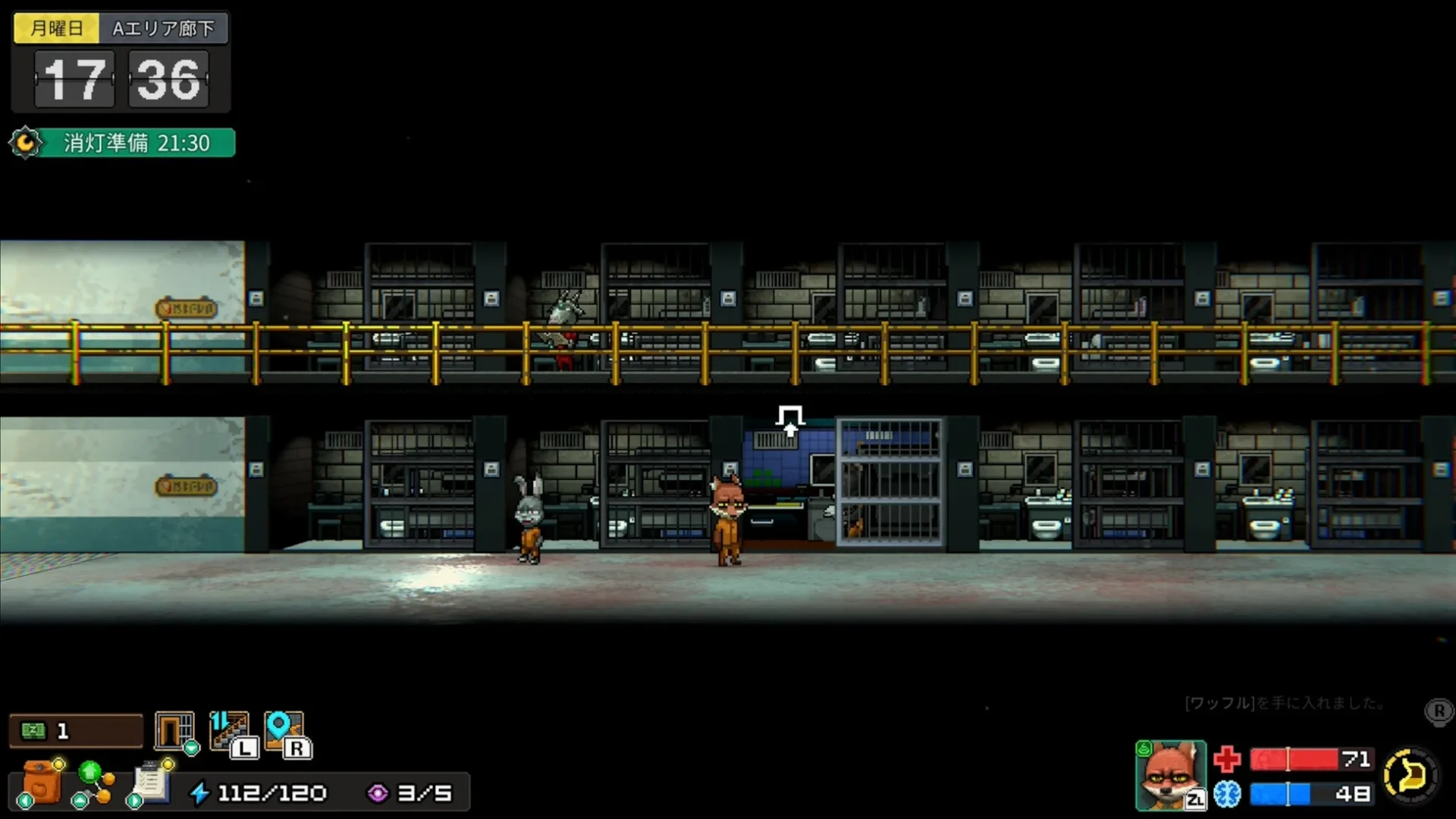The image size is (1456, 819).
Task: Use the stairs floor-change icon
Action: click(230, 731)
